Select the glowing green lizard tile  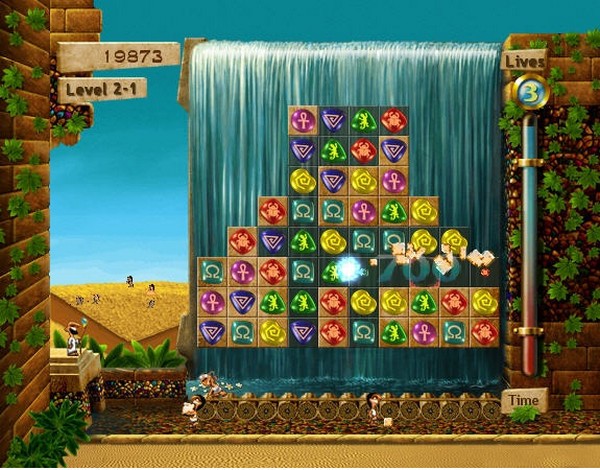[333, 271]
